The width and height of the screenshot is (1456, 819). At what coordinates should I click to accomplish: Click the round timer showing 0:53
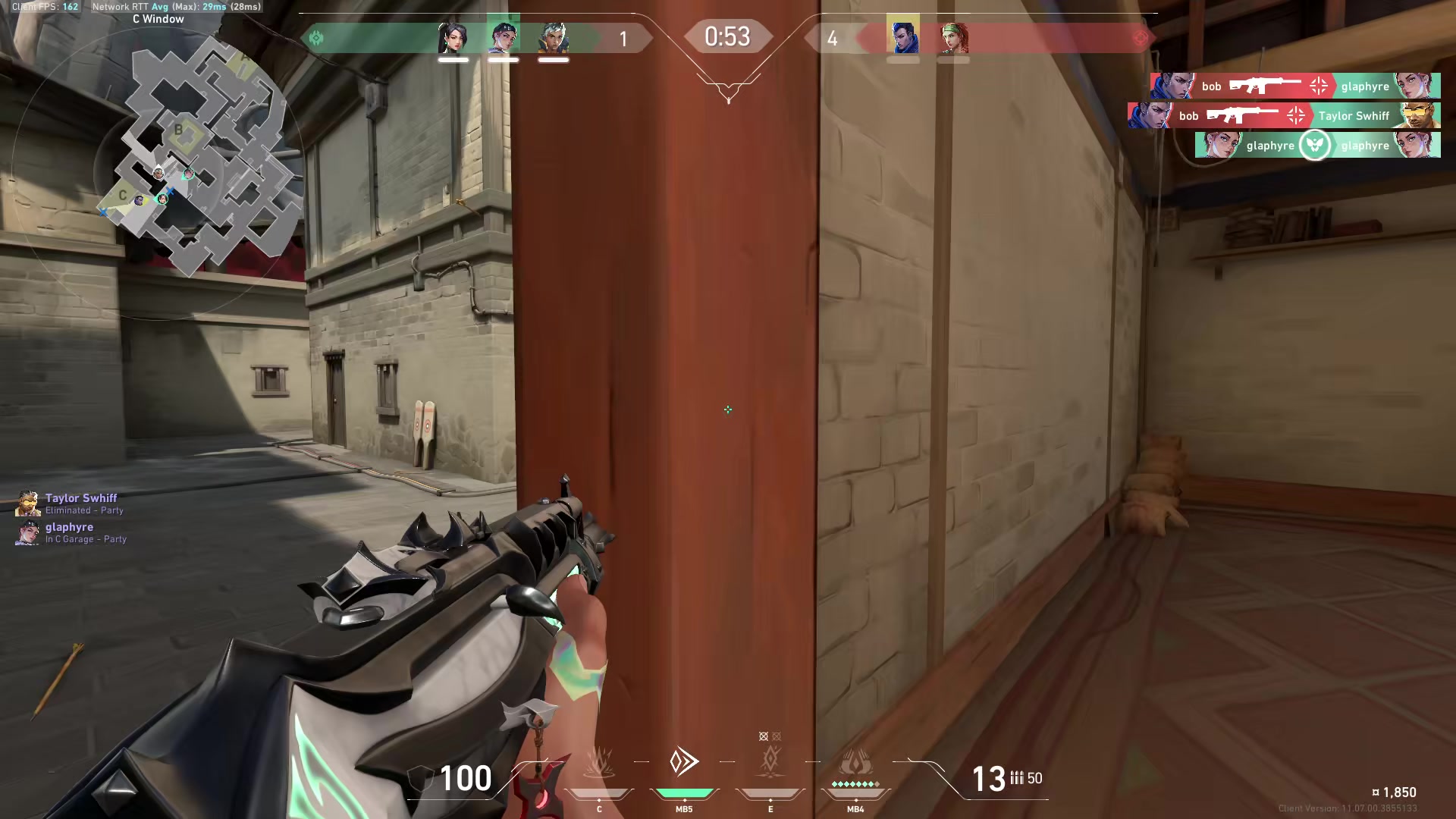[727, 36]
